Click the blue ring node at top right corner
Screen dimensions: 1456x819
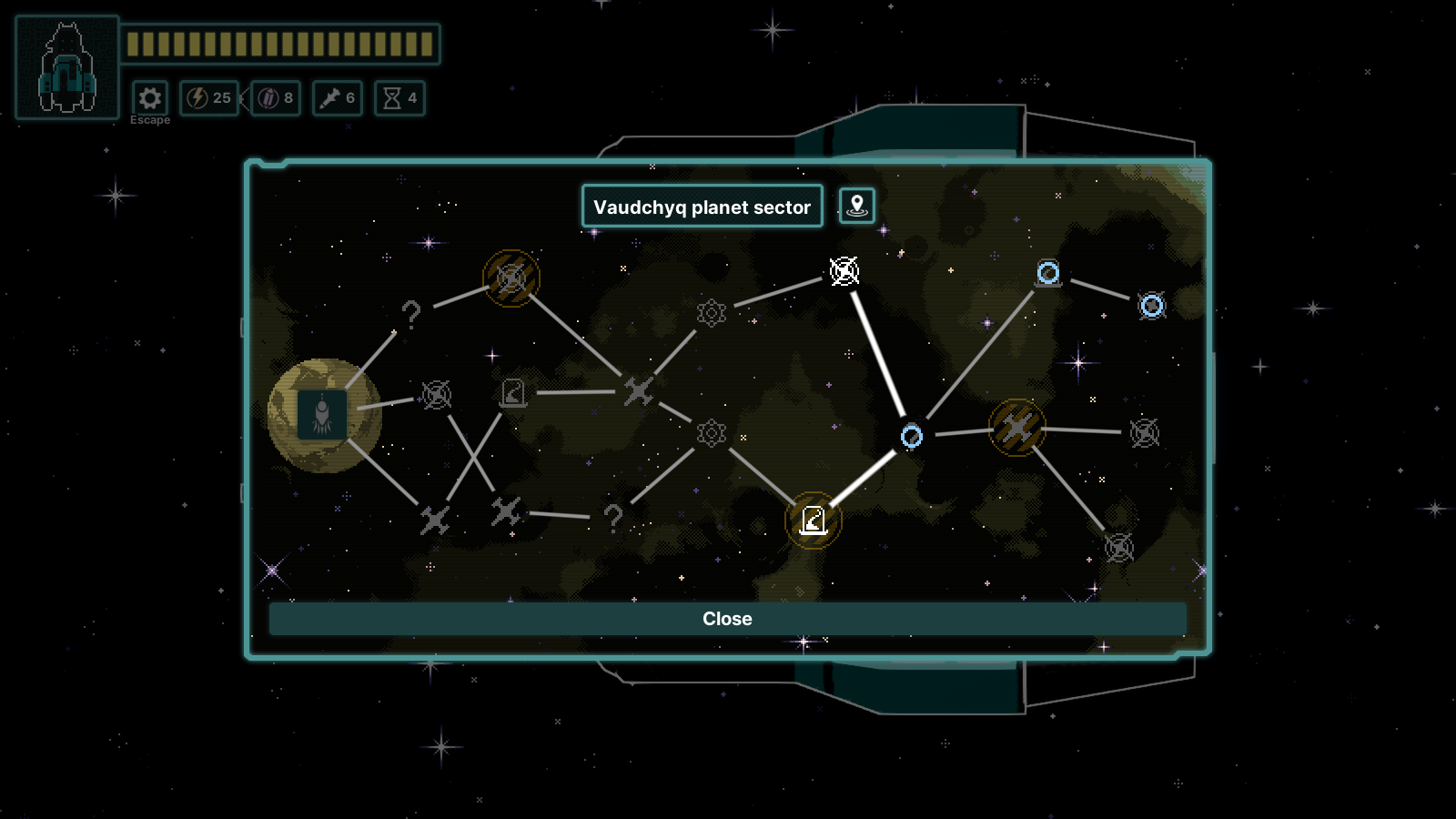click(x=1151, y=307)
